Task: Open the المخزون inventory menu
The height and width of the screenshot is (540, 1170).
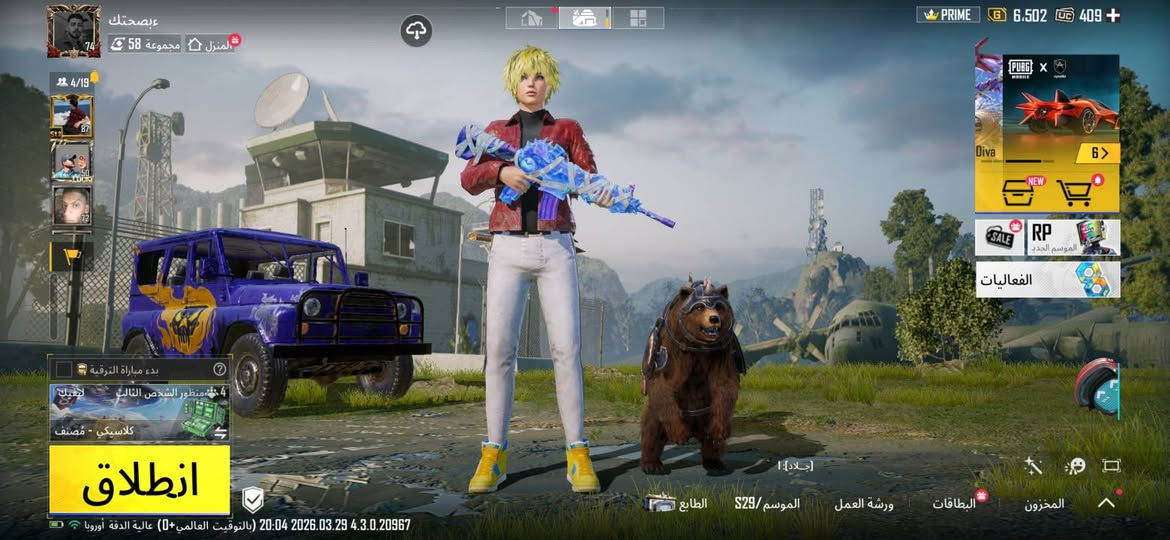Action: (1044, 504)
